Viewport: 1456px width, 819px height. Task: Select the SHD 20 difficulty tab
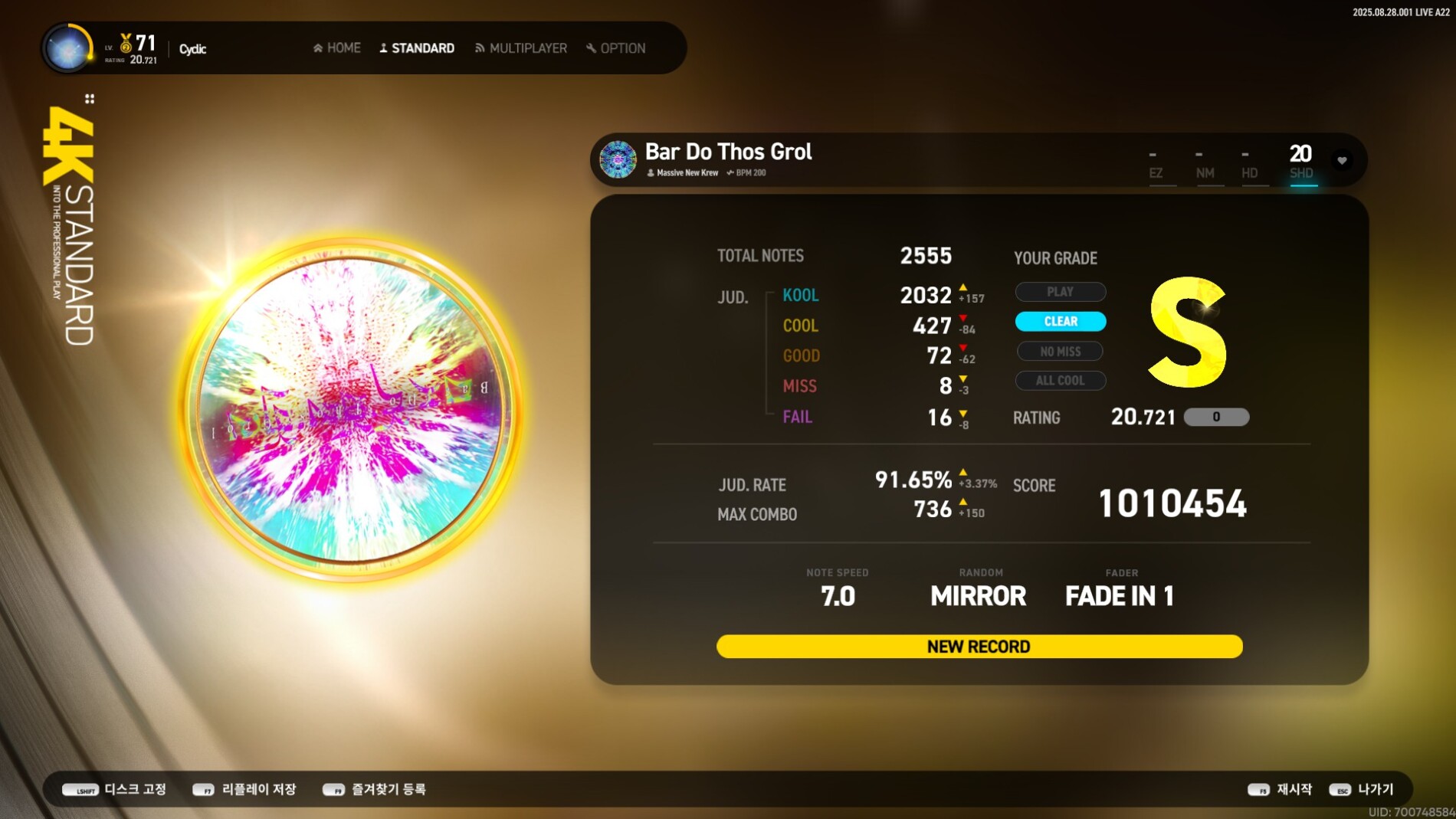pyautogui.click(x=1301, y=162)
